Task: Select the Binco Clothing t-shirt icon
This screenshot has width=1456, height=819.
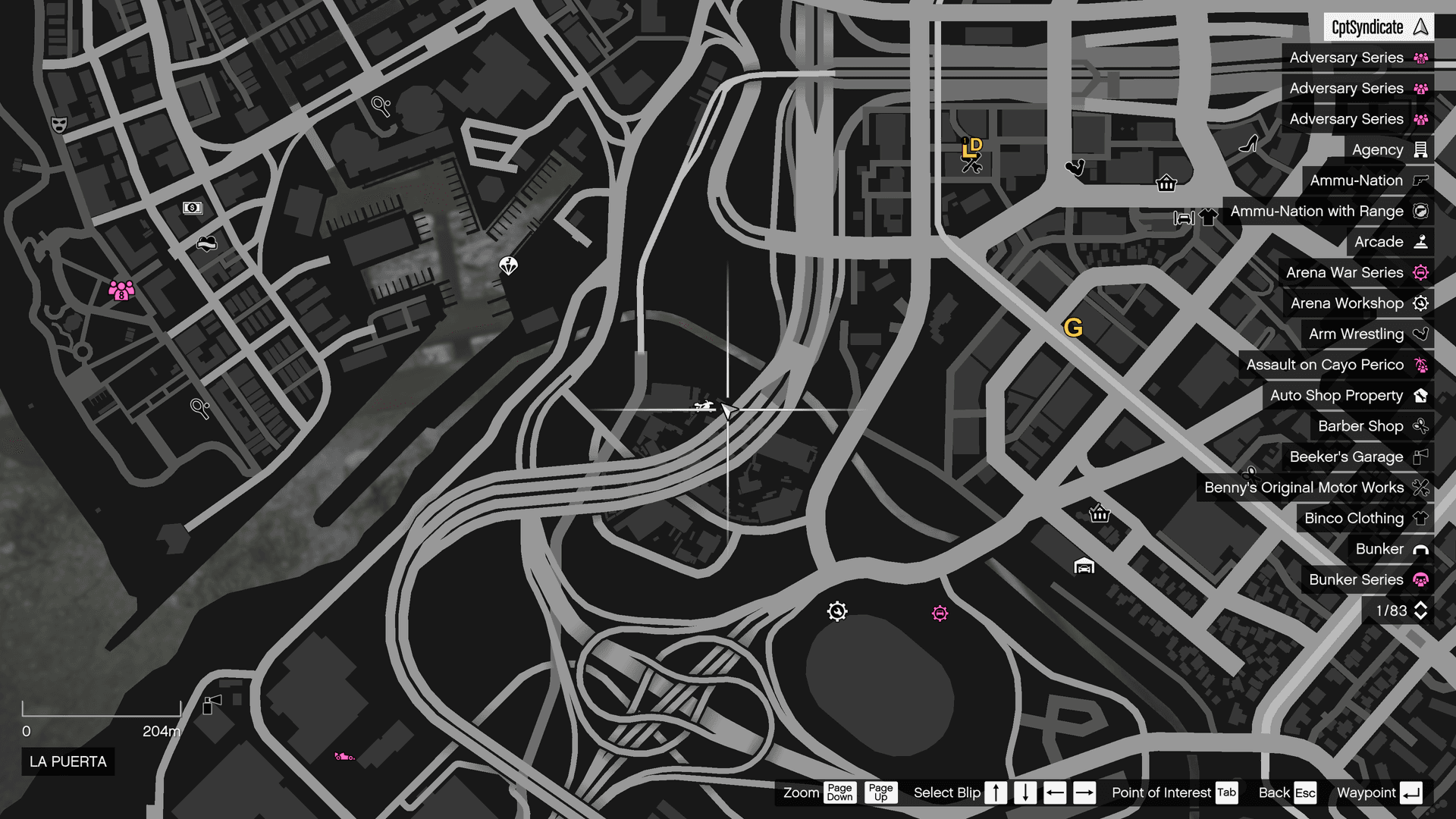Action: (1420, 518)
